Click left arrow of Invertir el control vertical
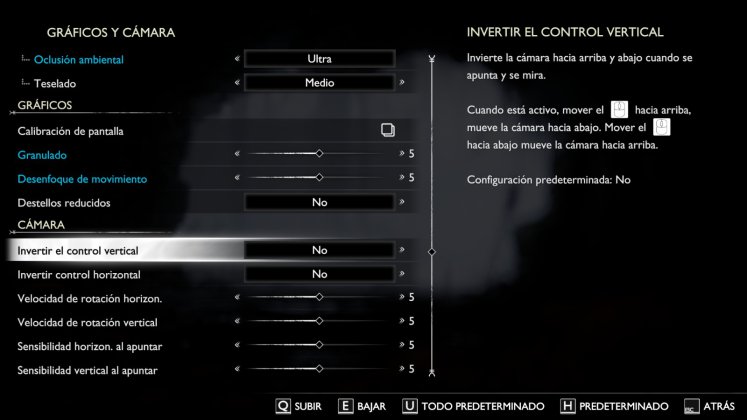 tap(237, 250)
